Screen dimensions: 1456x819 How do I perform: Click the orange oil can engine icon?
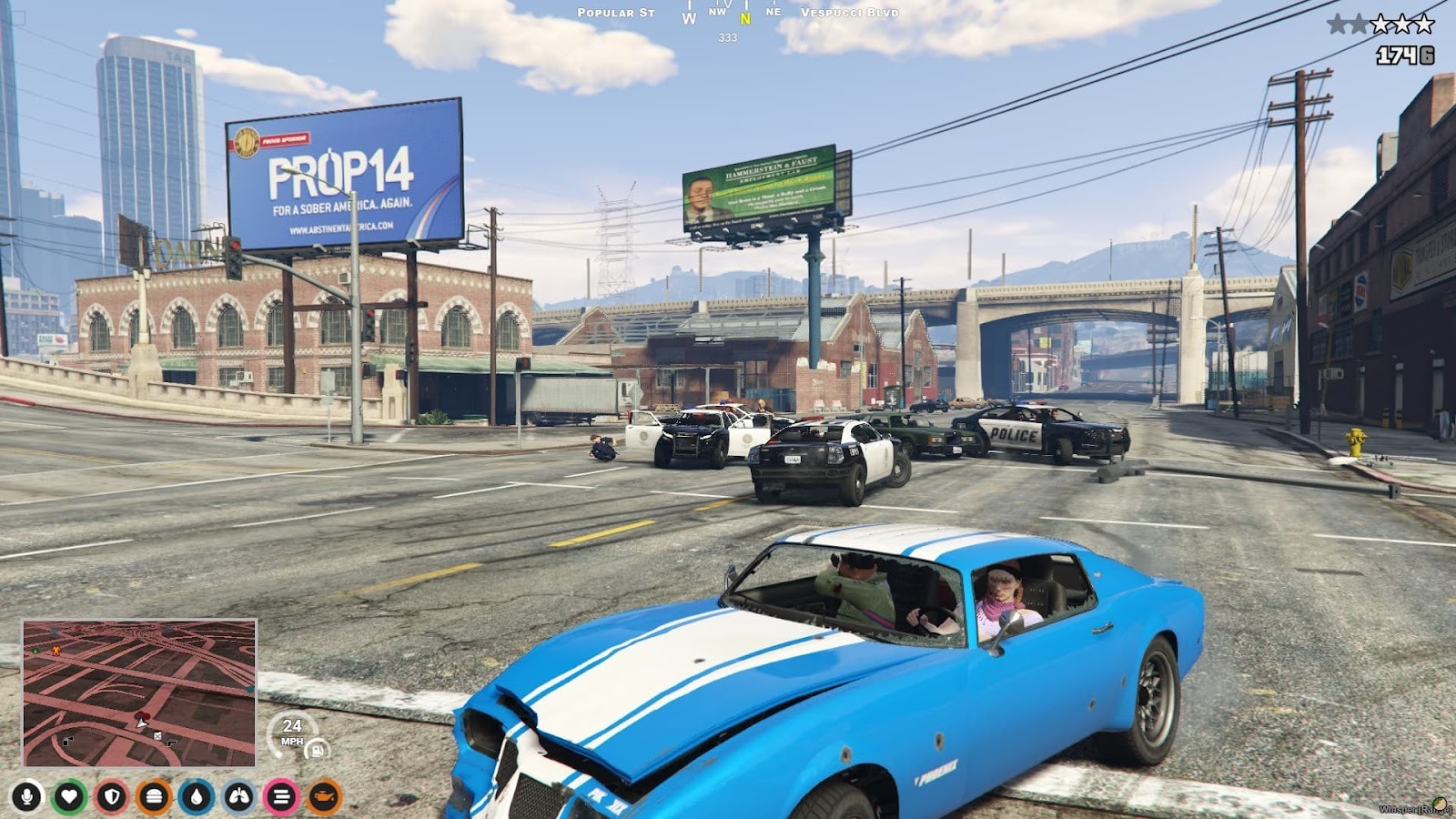point(324,797)
